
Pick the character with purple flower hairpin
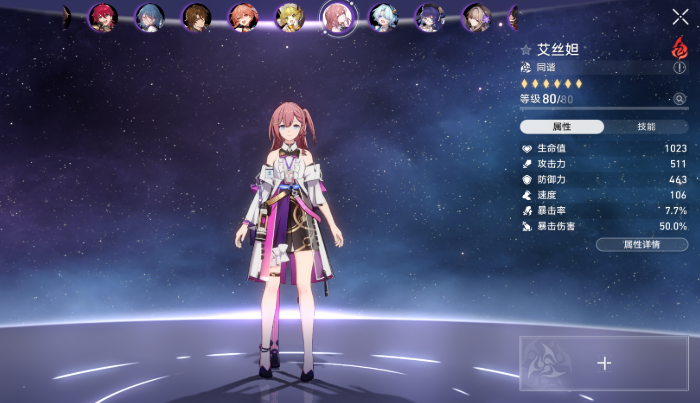[476, 17]
